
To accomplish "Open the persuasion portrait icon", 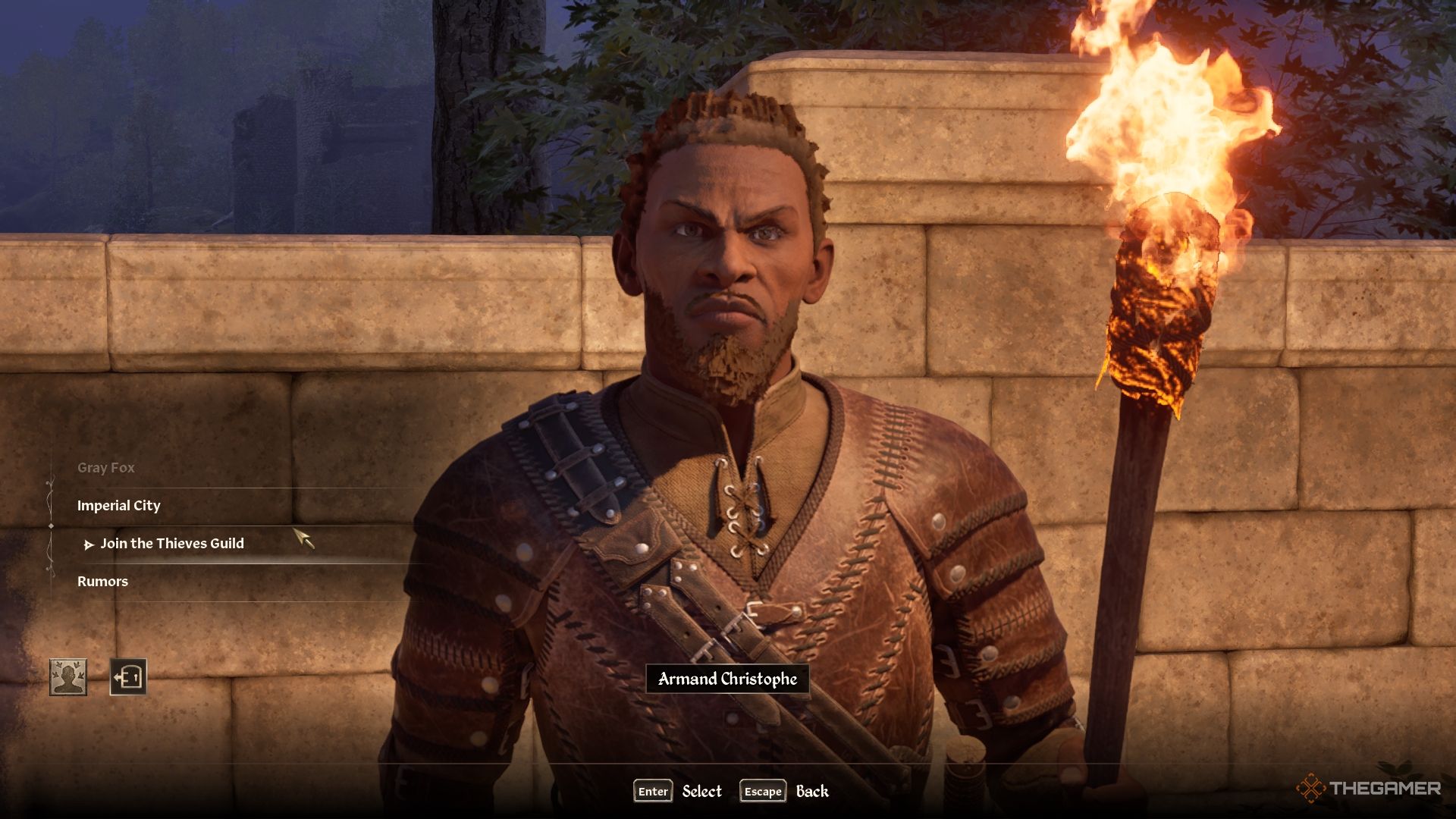I will (68, 677).
